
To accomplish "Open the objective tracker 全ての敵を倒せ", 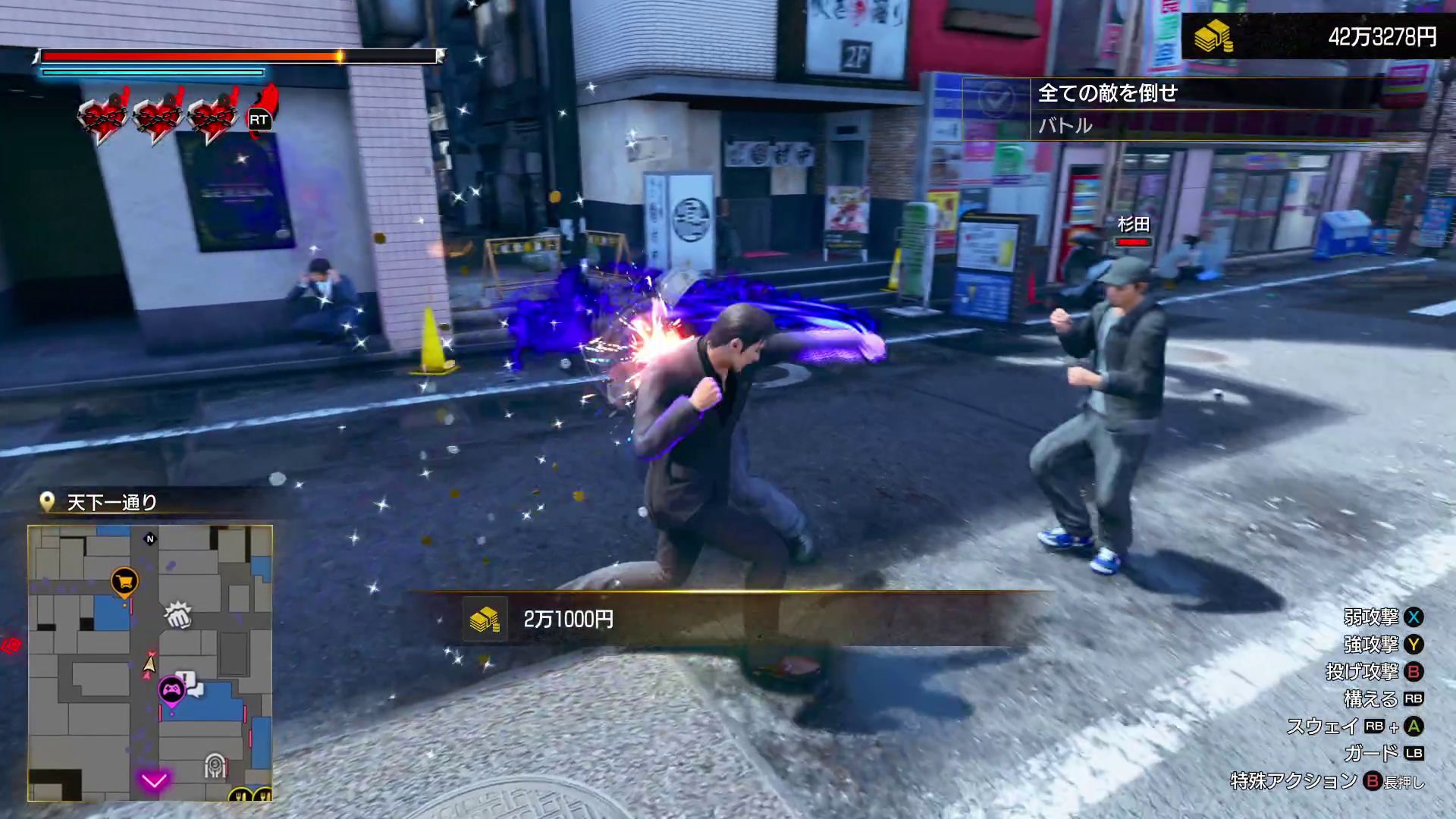I will coord(1107,93).
